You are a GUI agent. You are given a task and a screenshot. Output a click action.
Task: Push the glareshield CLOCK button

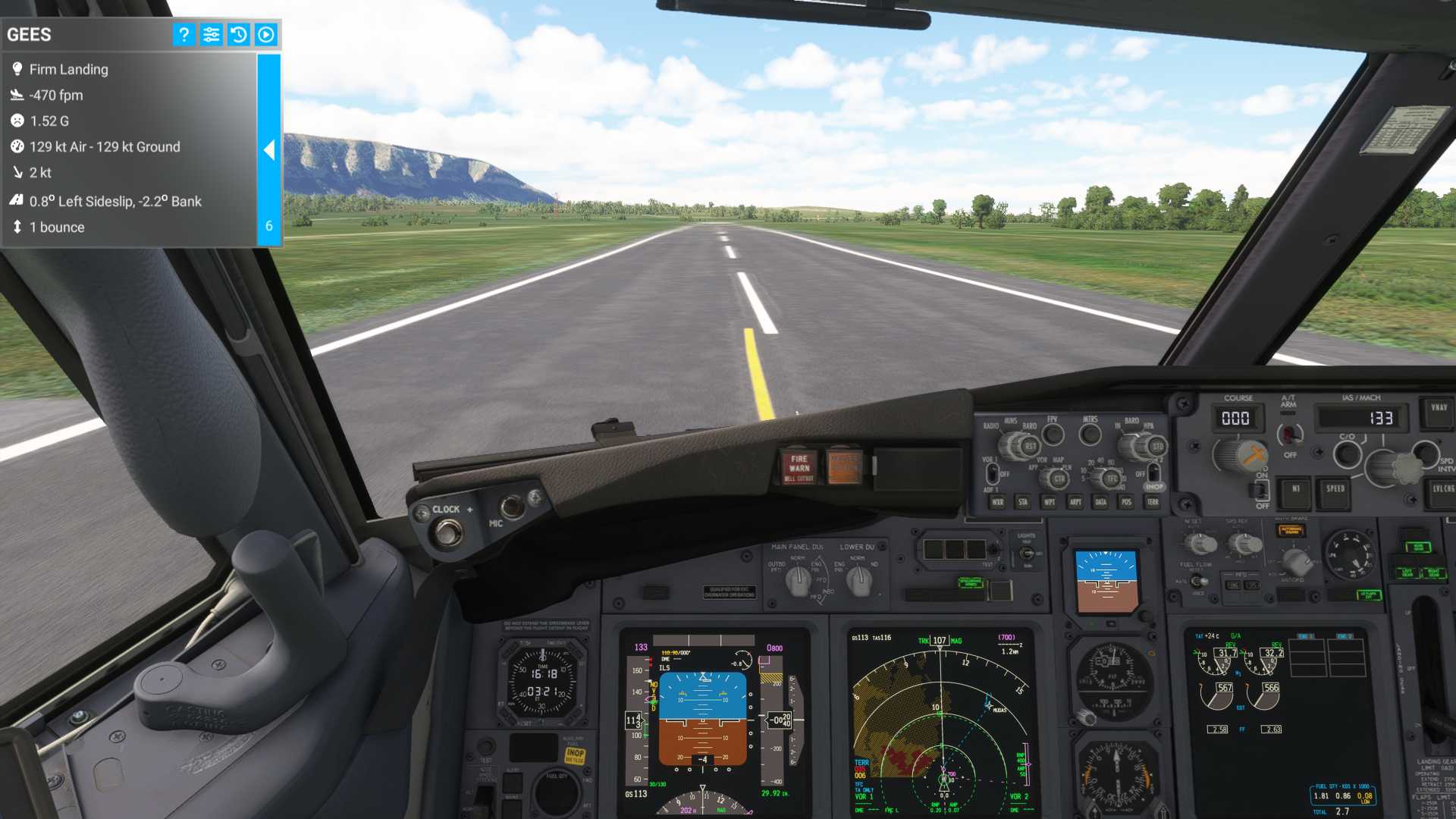click(447, 533)
